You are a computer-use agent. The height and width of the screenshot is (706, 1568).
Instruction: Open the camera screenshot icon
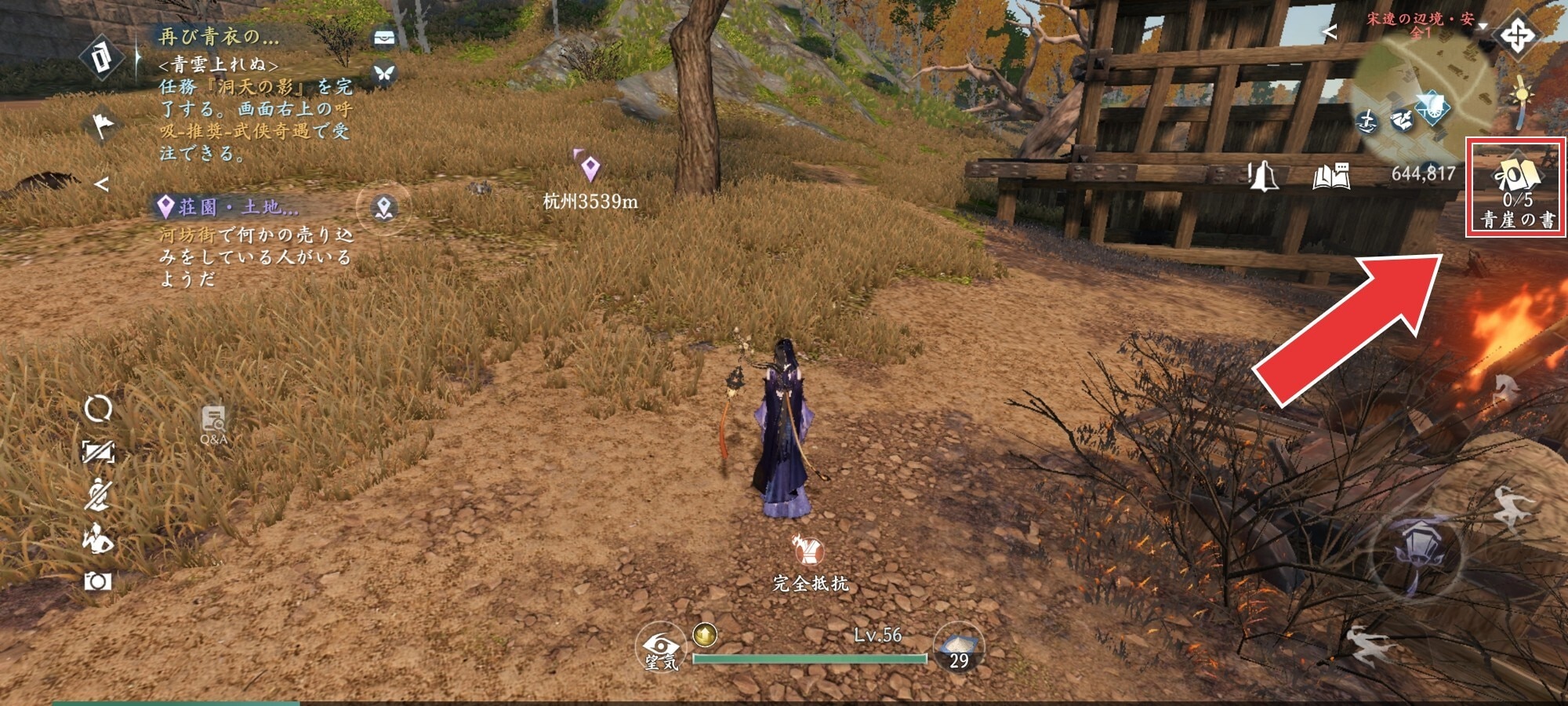pyautogui.click(x=98, y=581)
